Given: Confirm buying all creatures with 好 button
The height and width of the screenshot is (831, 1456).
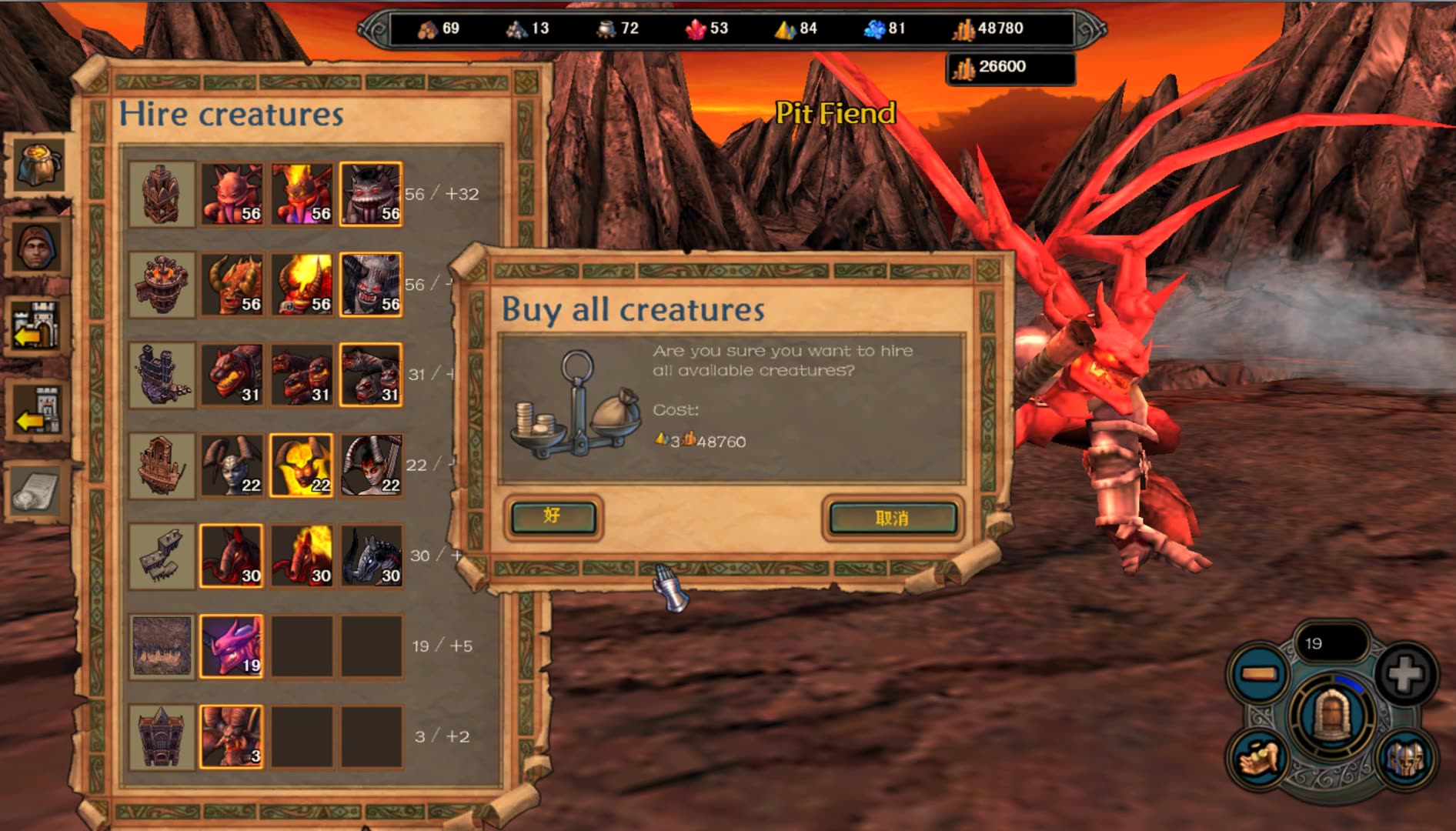Looking at the screenshot, I should 553,517.
